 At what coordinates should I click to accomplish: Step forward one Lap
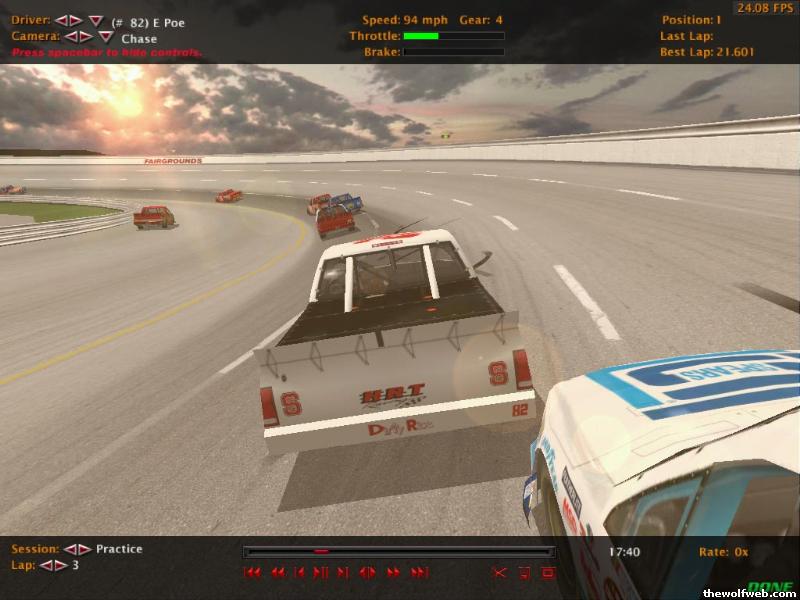(x=61, y=566)
